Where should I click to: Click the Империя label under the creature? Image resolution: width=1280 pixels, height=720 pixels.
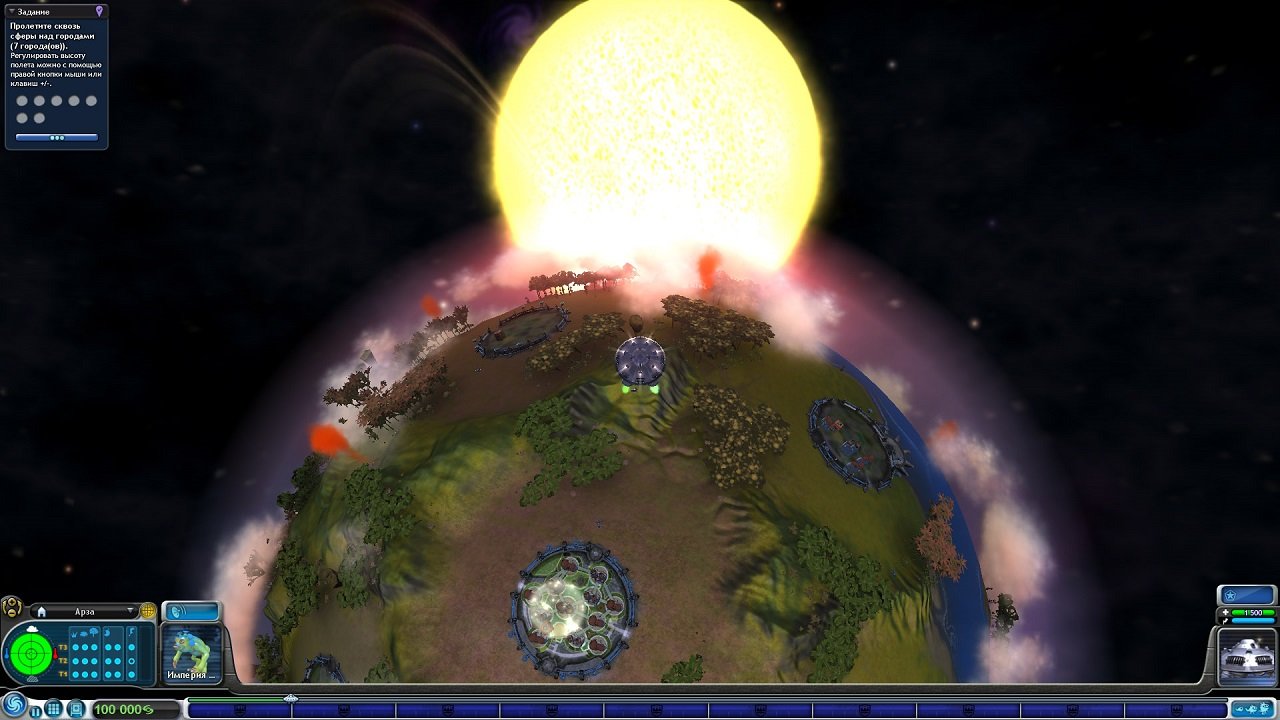tap(188, 675)
